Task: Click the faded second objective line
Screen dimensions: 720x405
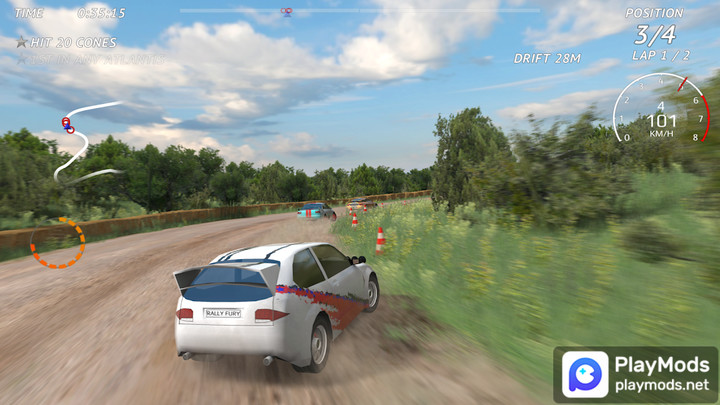Action: point(88,60)
